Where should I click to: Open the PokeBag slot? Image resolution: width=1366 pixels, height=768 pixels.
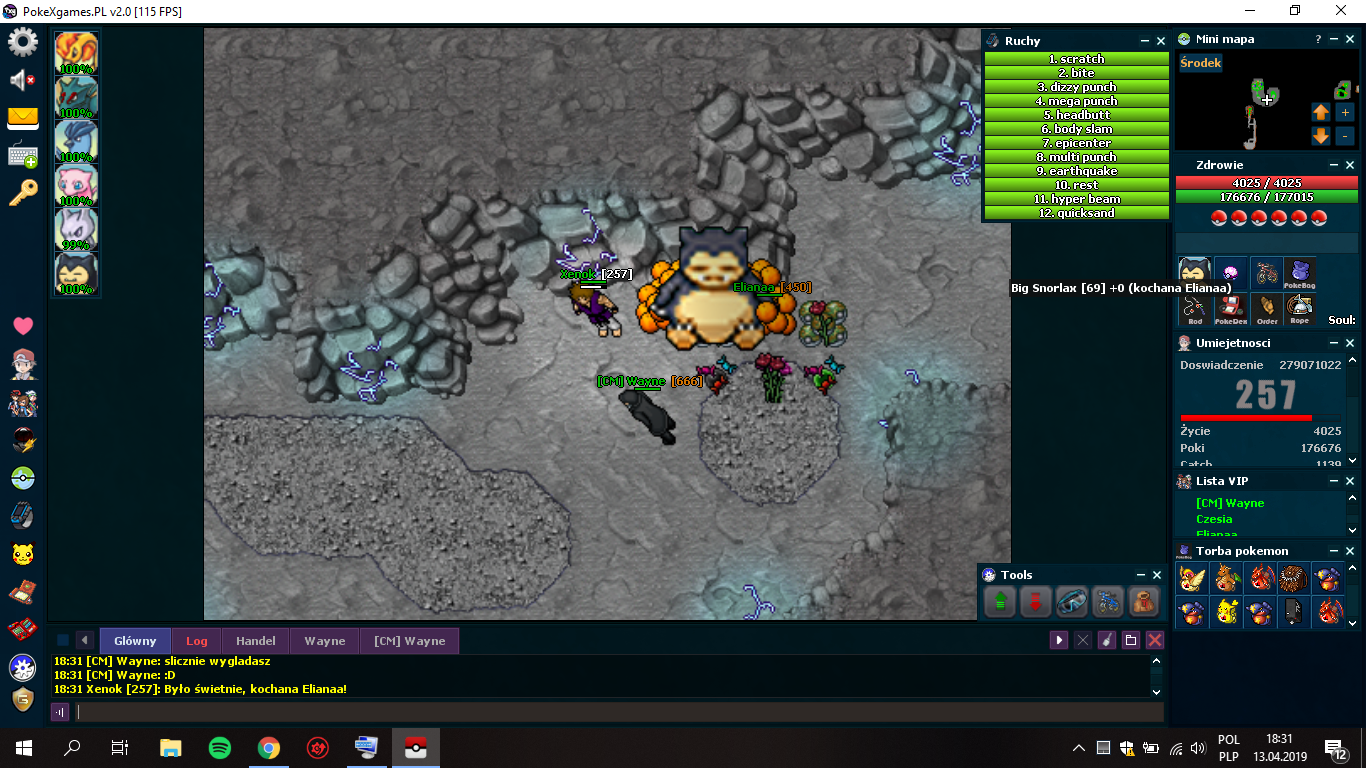[x=1299, y=273]
